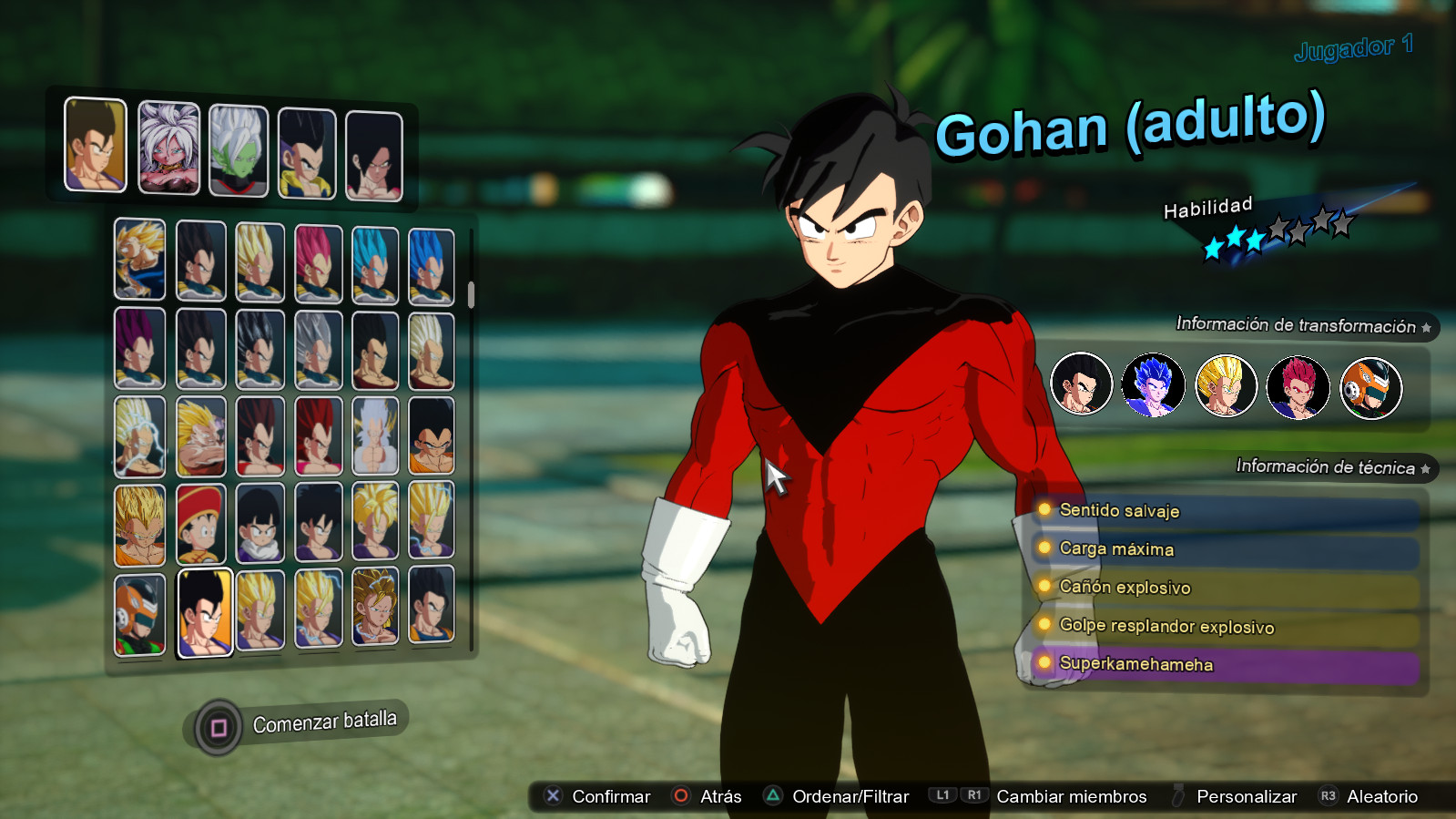Select the base black-haired Gohan transformation icon

coord(1081,384)
